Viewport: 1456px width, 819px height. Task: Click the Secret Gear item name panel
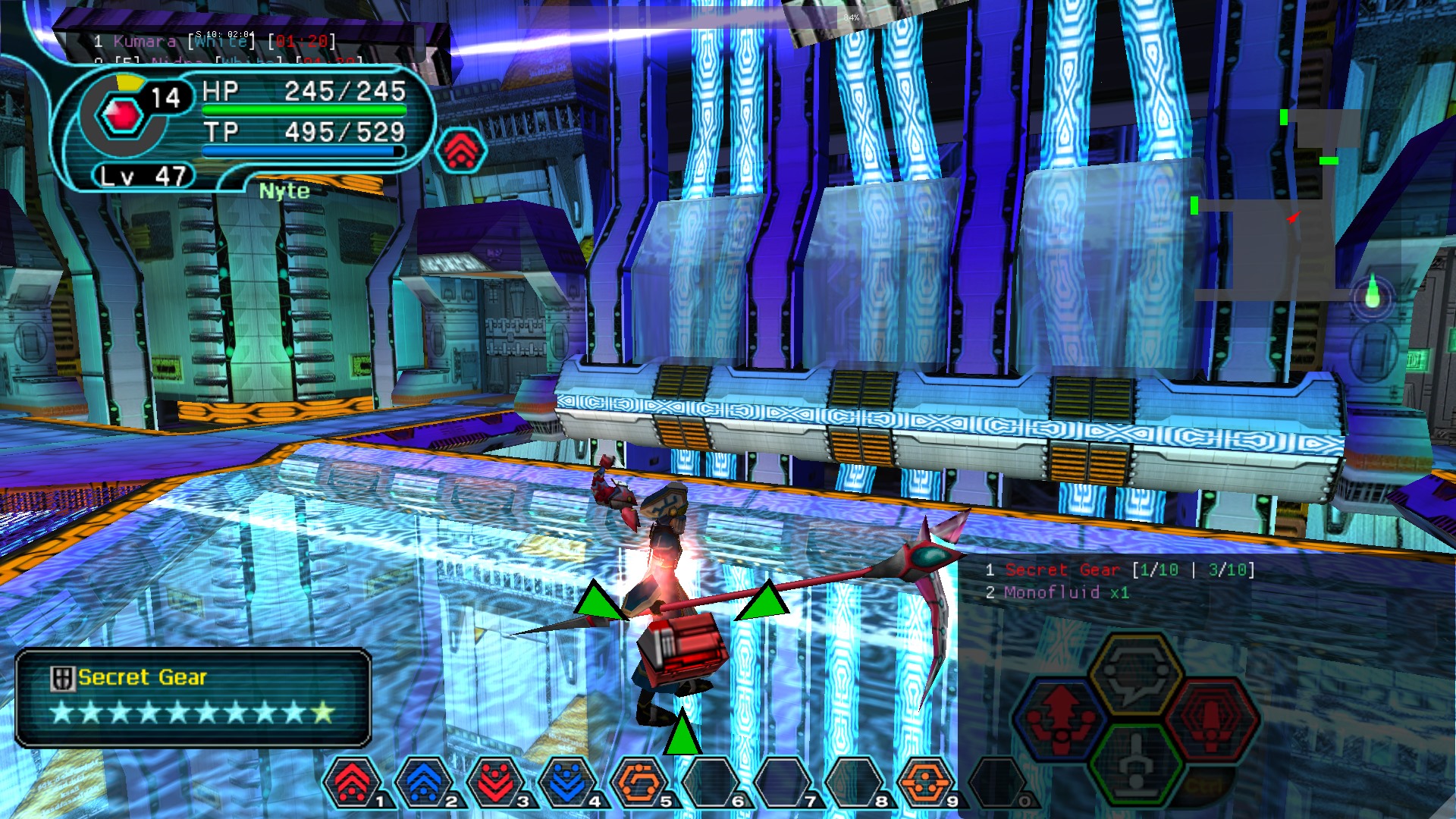coord(193,698)
